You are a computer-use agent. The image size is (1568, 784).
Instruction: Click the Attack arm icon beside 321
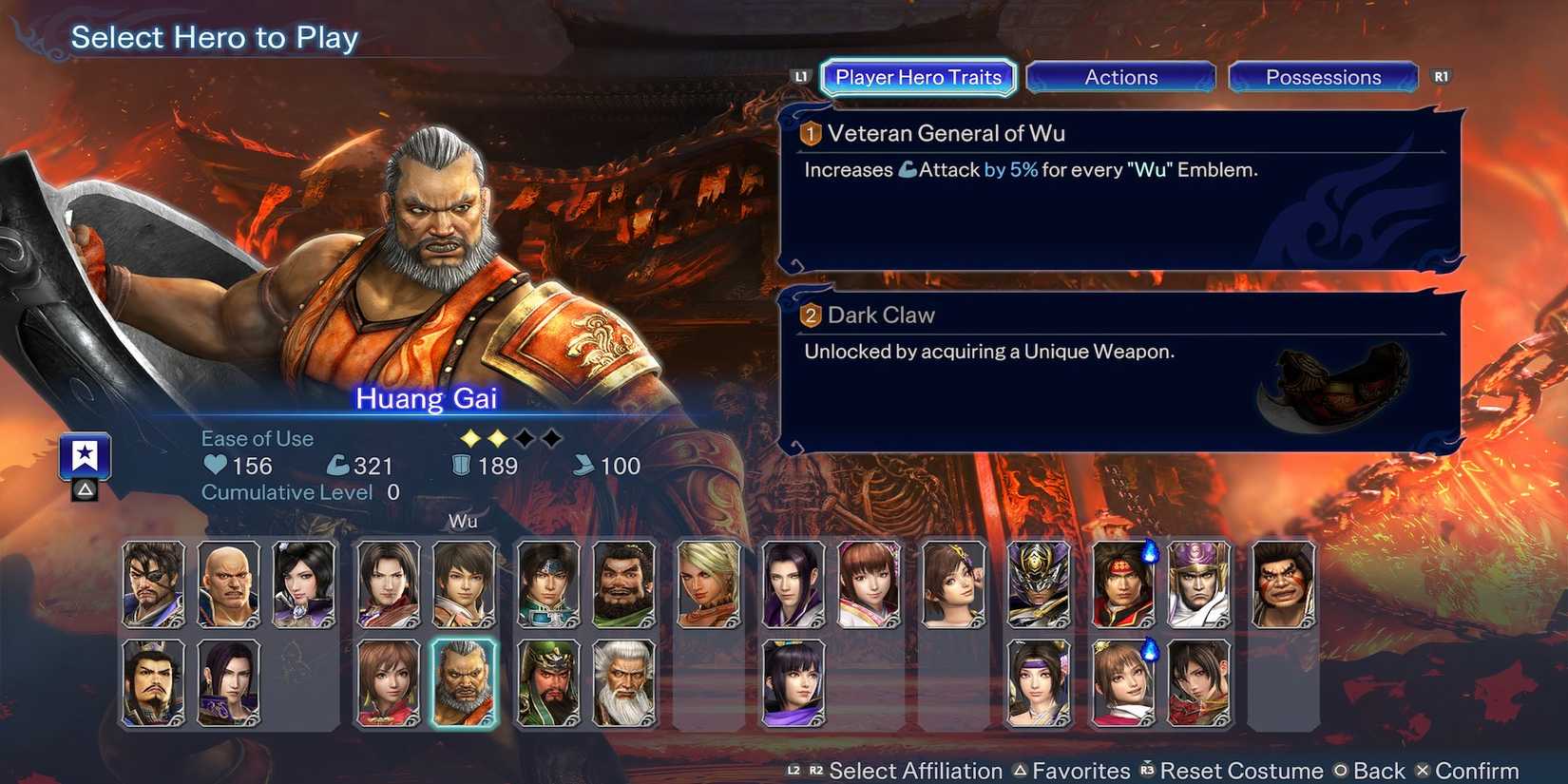tap(339, 465)
